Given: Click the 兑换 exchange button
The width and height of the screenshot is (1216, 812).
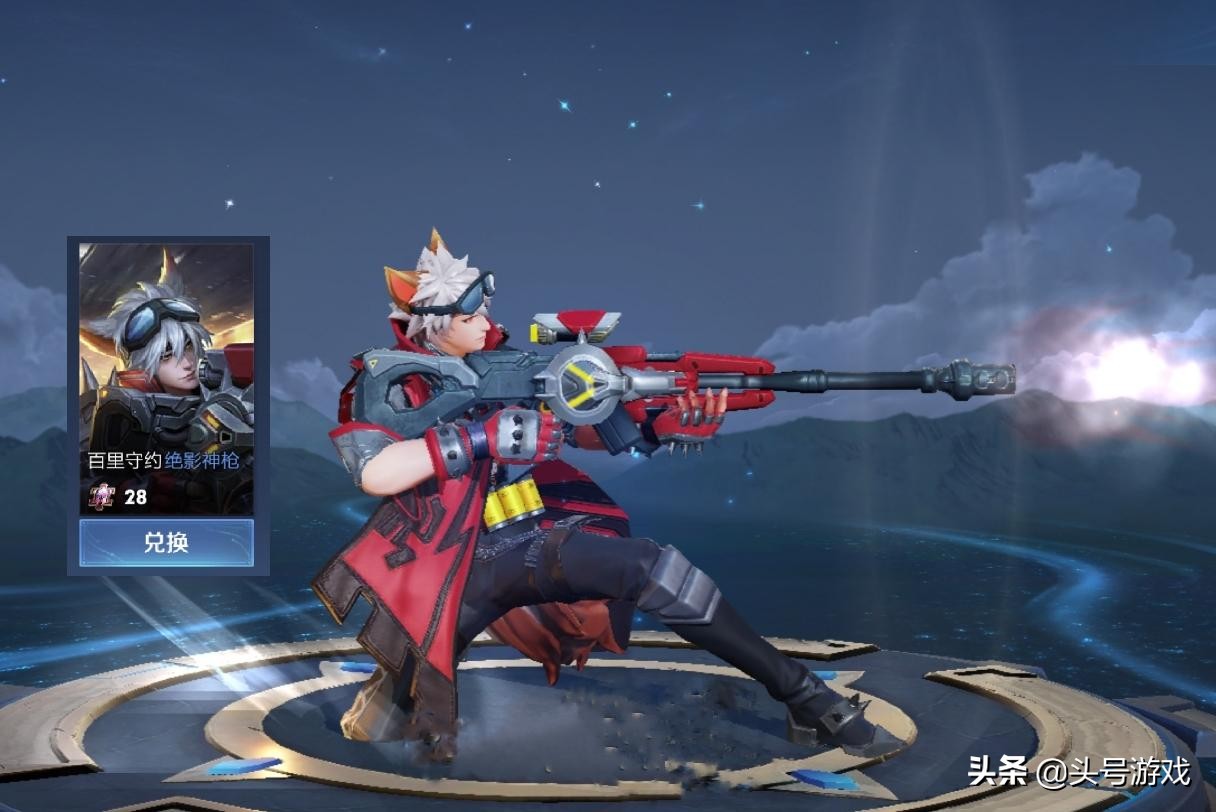Looking at the screenshot, I should (x=166, y=543).
